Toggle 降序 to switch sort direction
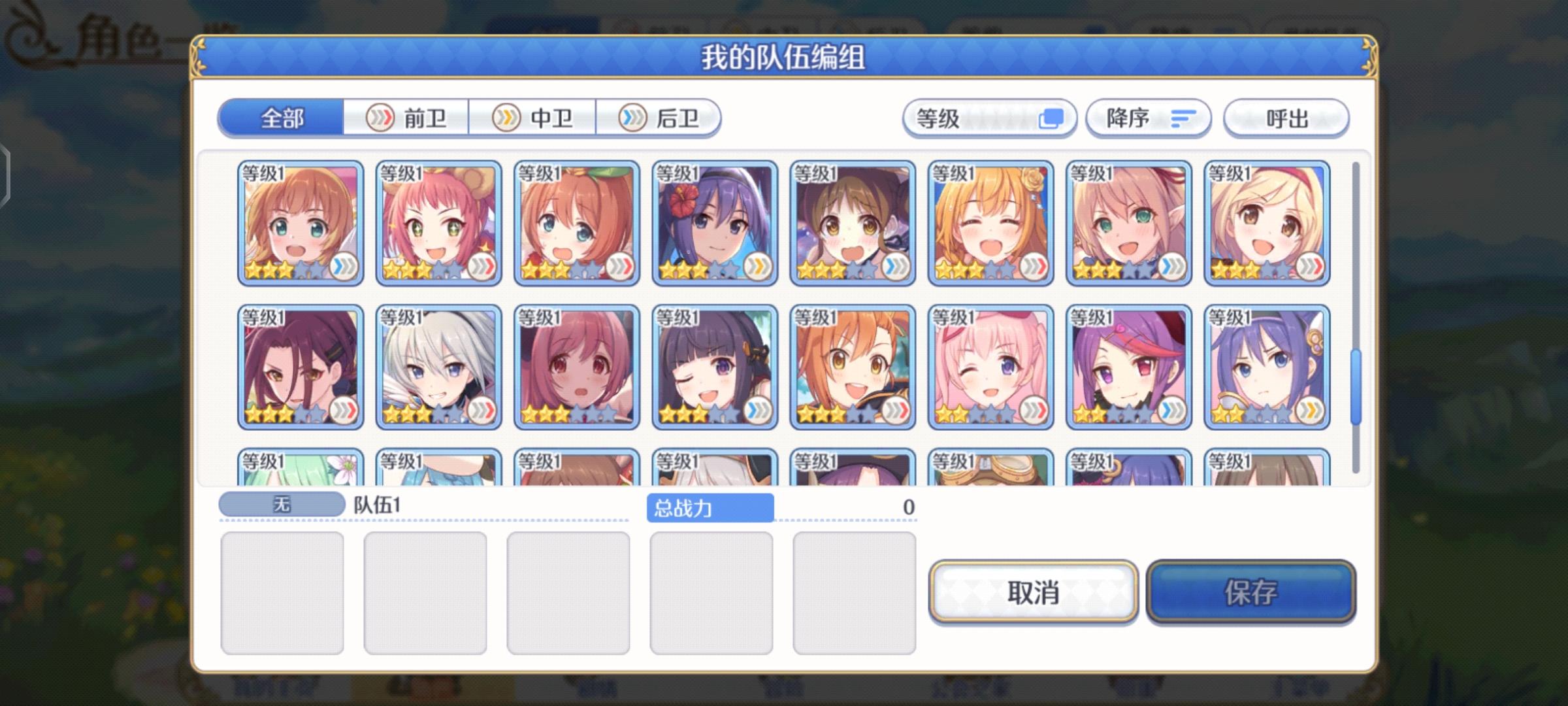 click(1148, 118)
